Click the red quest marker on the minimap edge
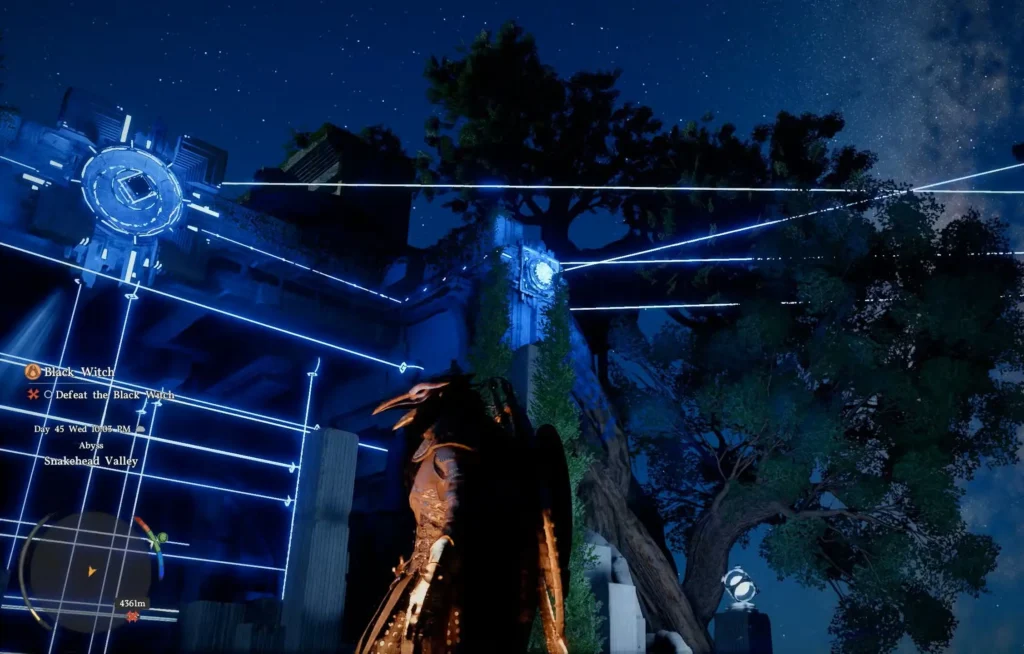The height and width of the screenshot is (654, 1024). click(132, 617)
